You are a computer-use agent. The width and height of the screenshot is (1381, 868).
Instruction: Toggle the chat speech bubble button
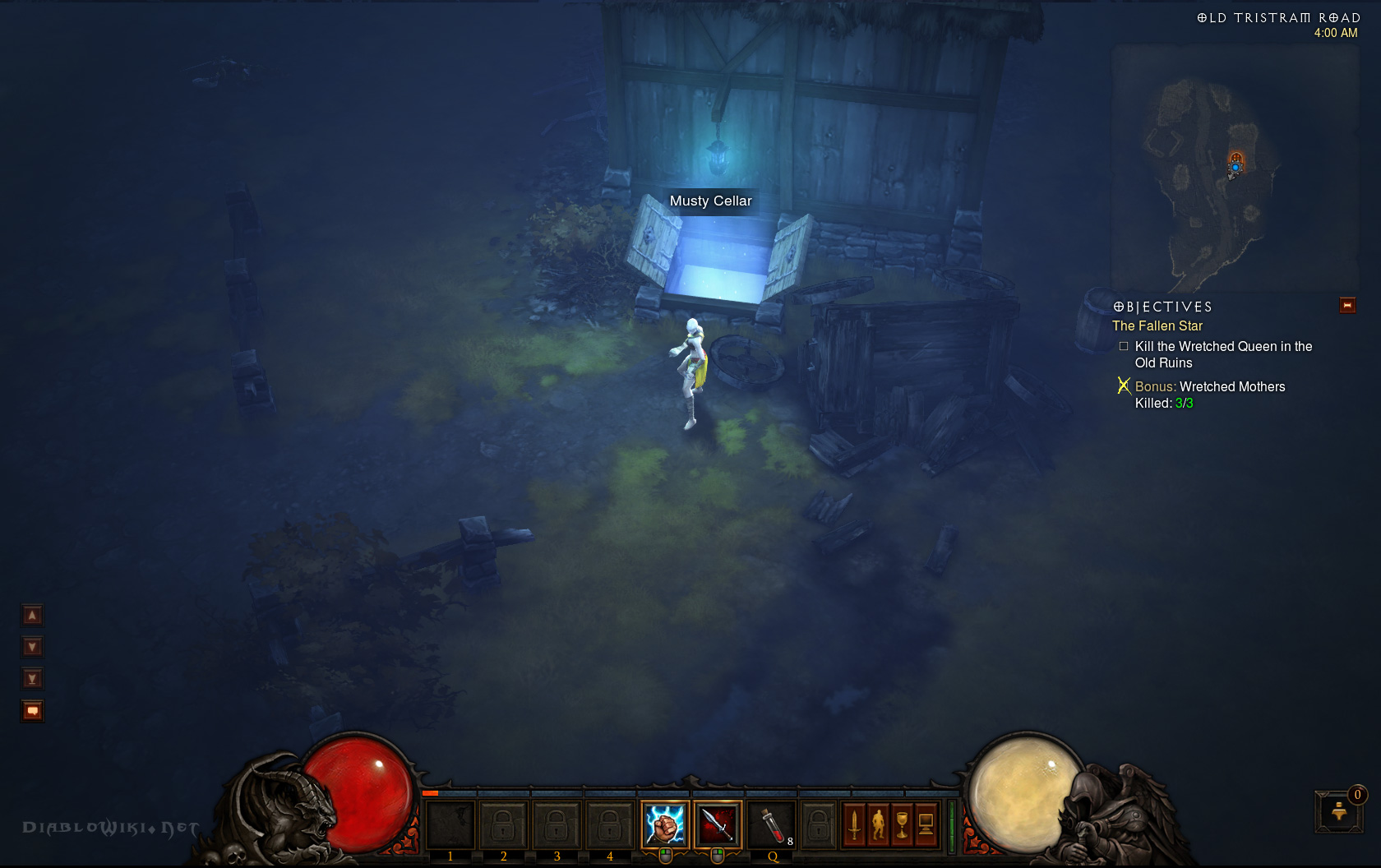pyautogui.click(x=32, y=711)
